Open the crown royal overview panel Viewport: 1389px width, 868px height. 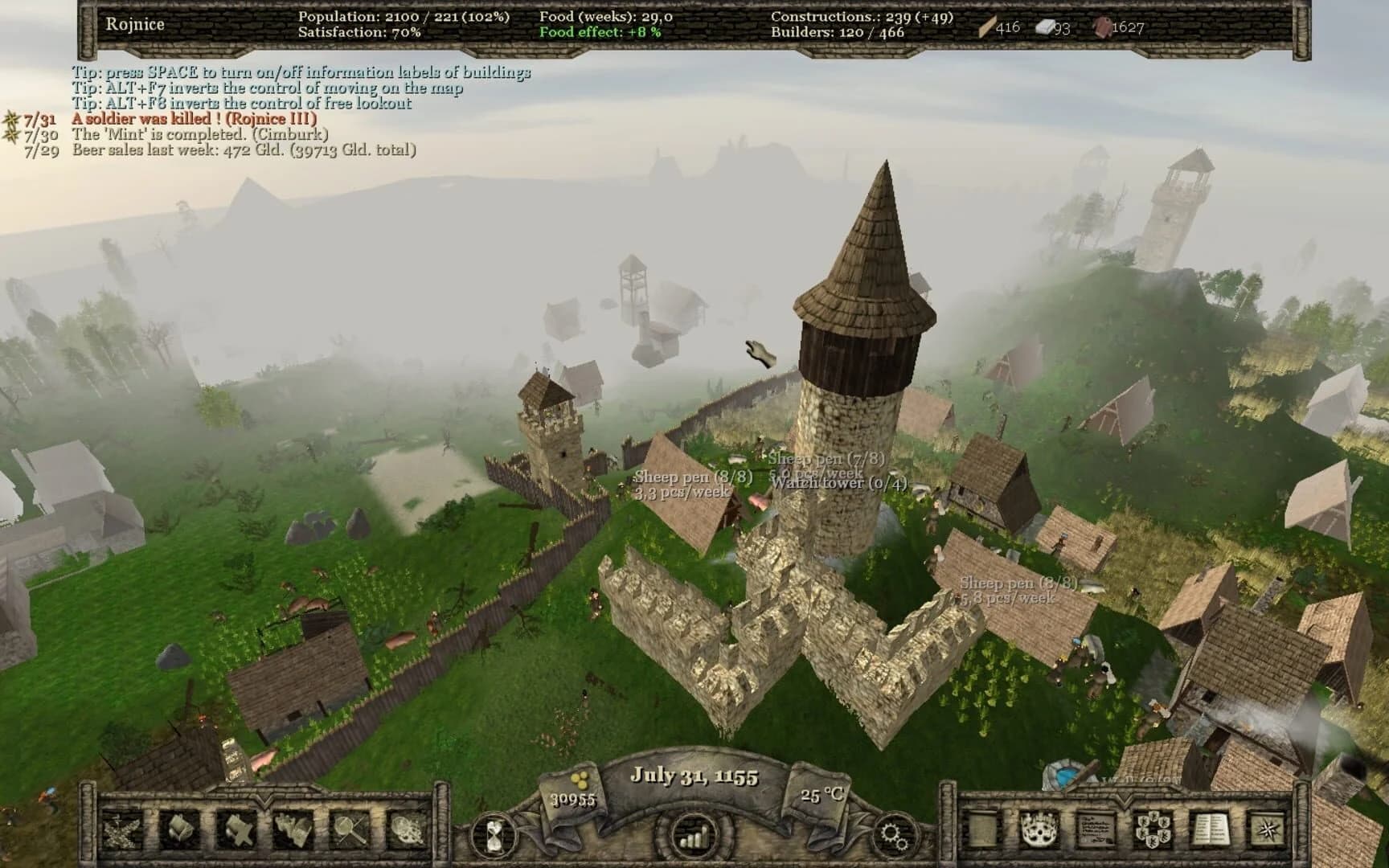click(1039, 829)
